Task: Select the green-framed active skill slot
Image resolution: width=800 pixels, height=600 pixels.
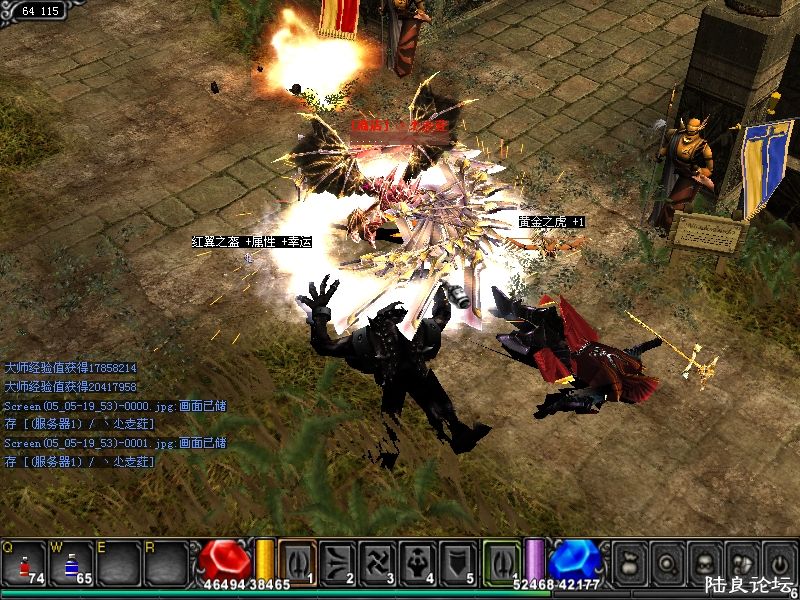Action: (x=501, y=561)
